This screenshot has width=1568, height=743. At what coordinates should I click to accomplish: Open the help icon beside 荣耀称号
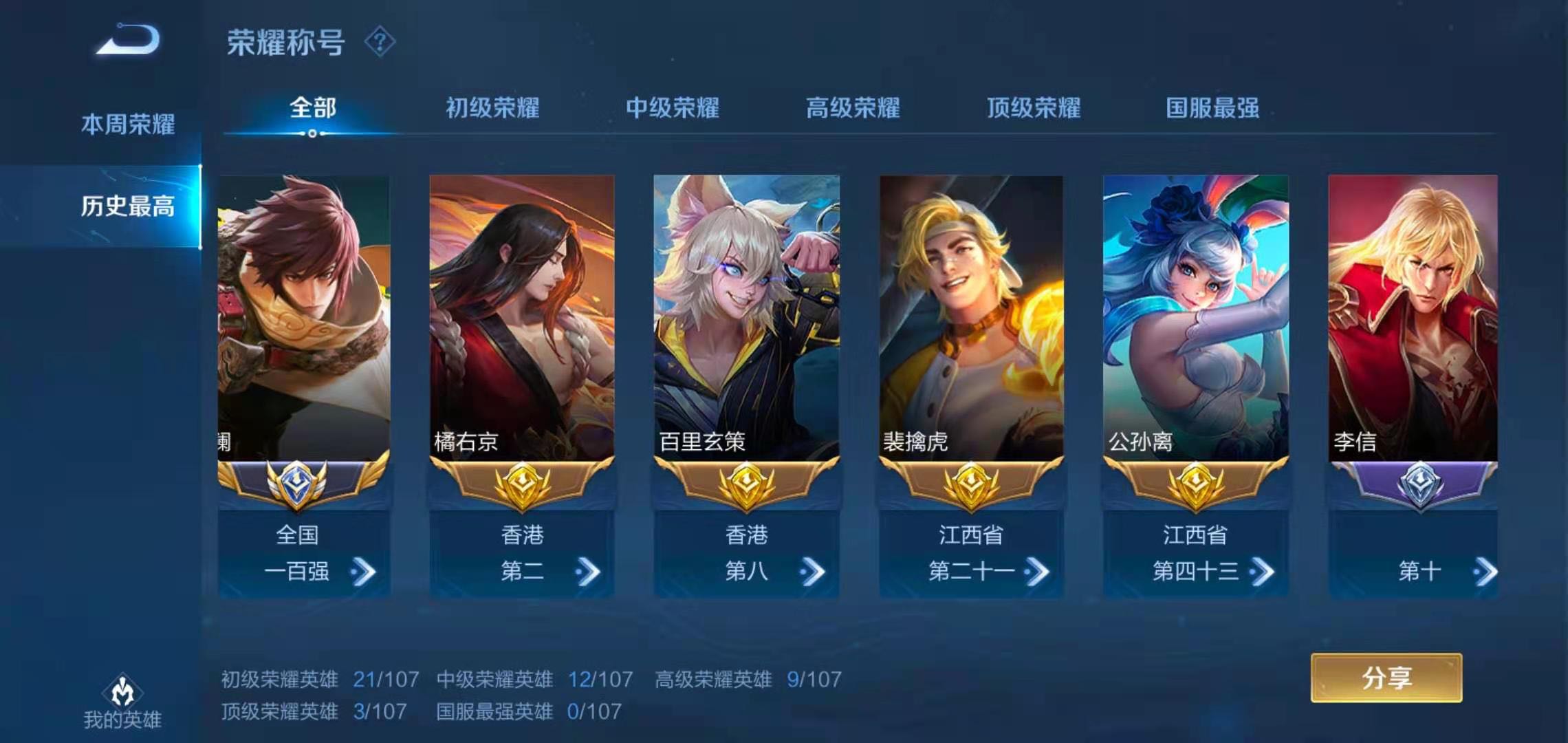380,43
